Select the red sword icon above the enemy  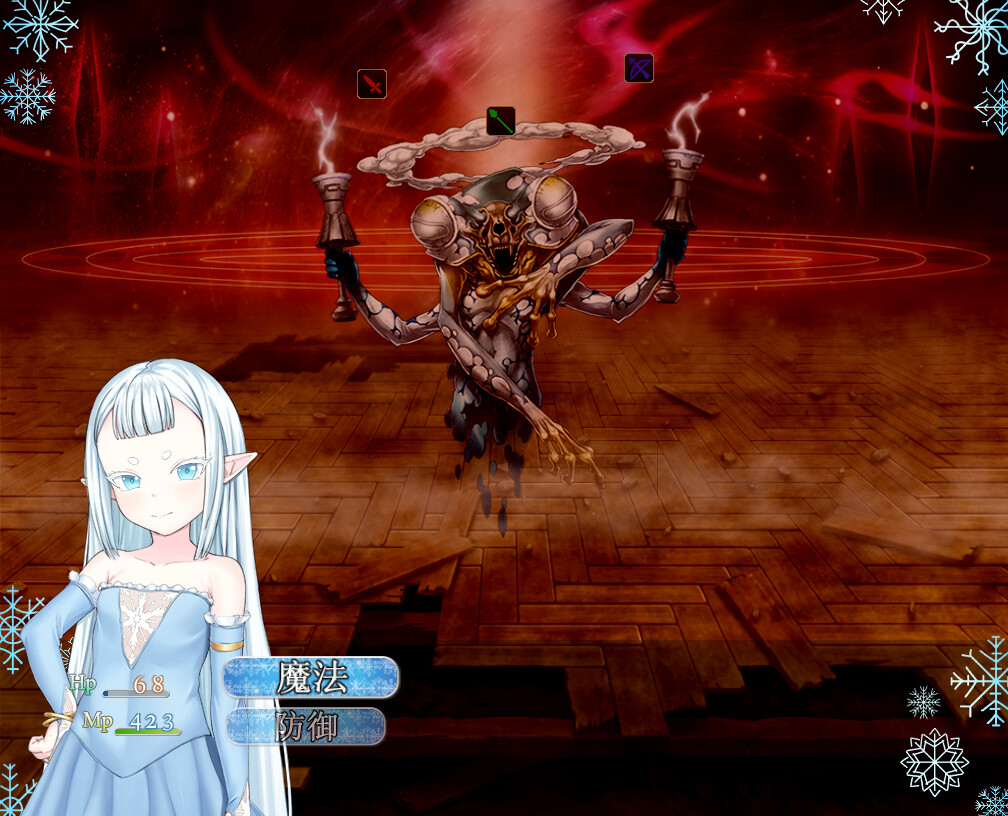pyautogui.click(x=372, y=84)
